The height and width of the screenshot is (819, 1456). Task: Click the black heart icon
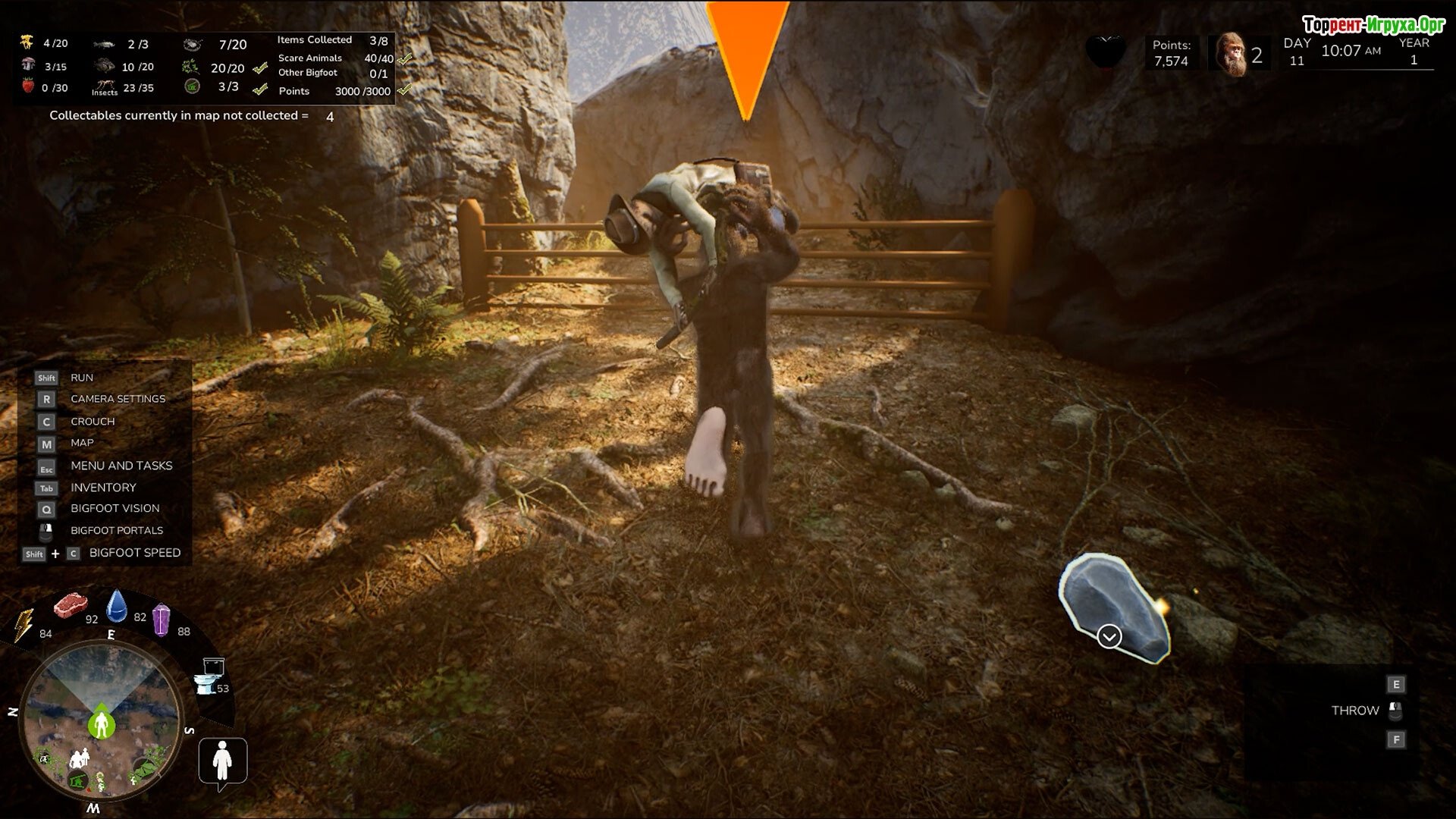(x=1105, y=52)
